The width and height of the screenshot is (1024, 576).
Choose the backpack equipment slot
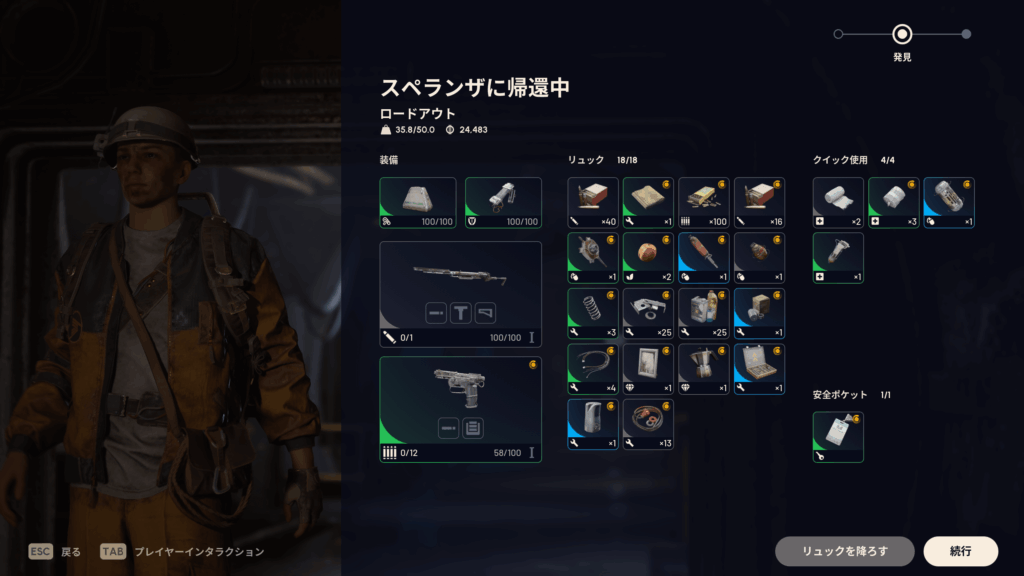click(418, 203)
